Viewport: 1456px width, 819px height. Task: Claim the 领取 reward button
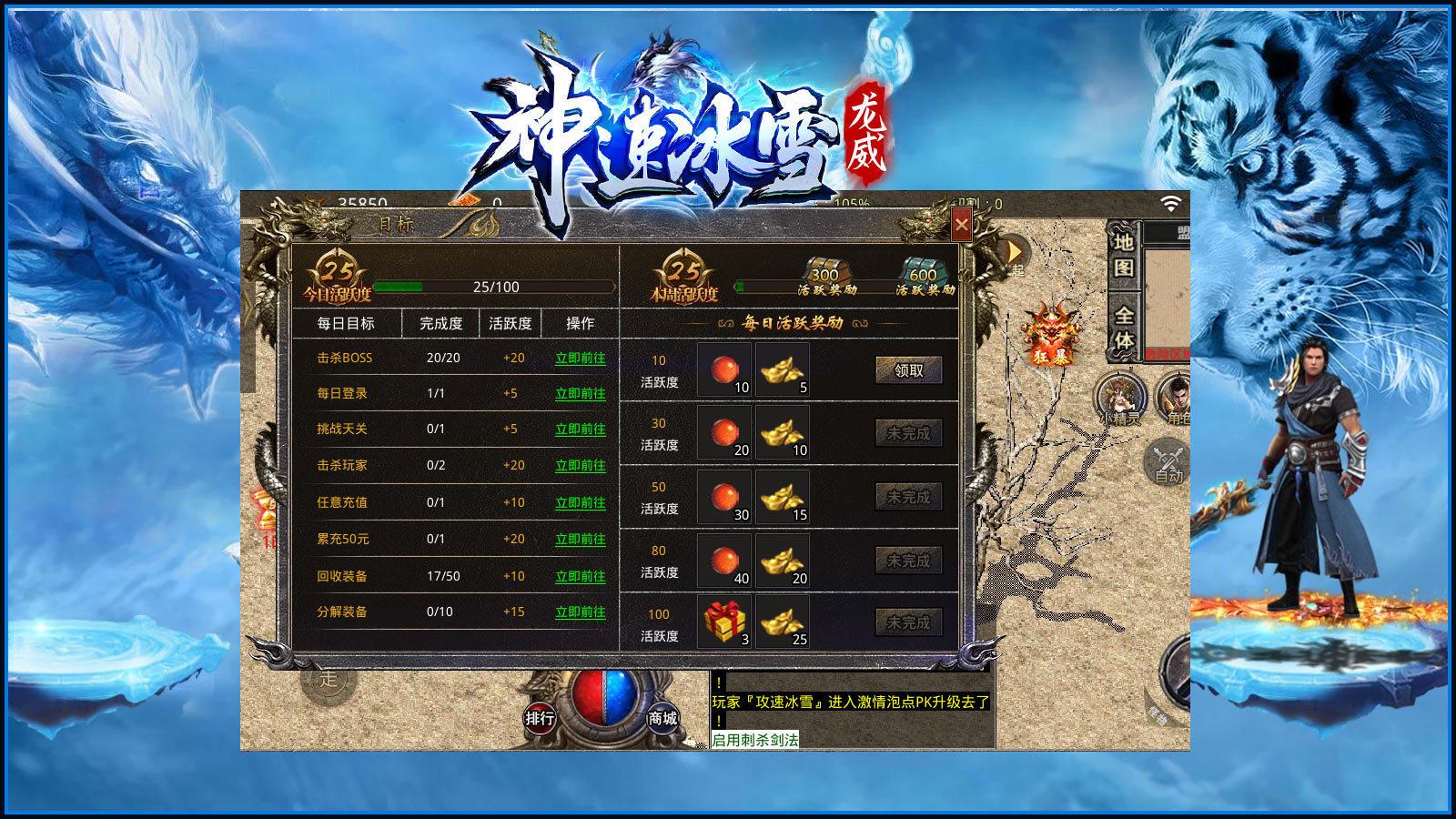[909, 371]
